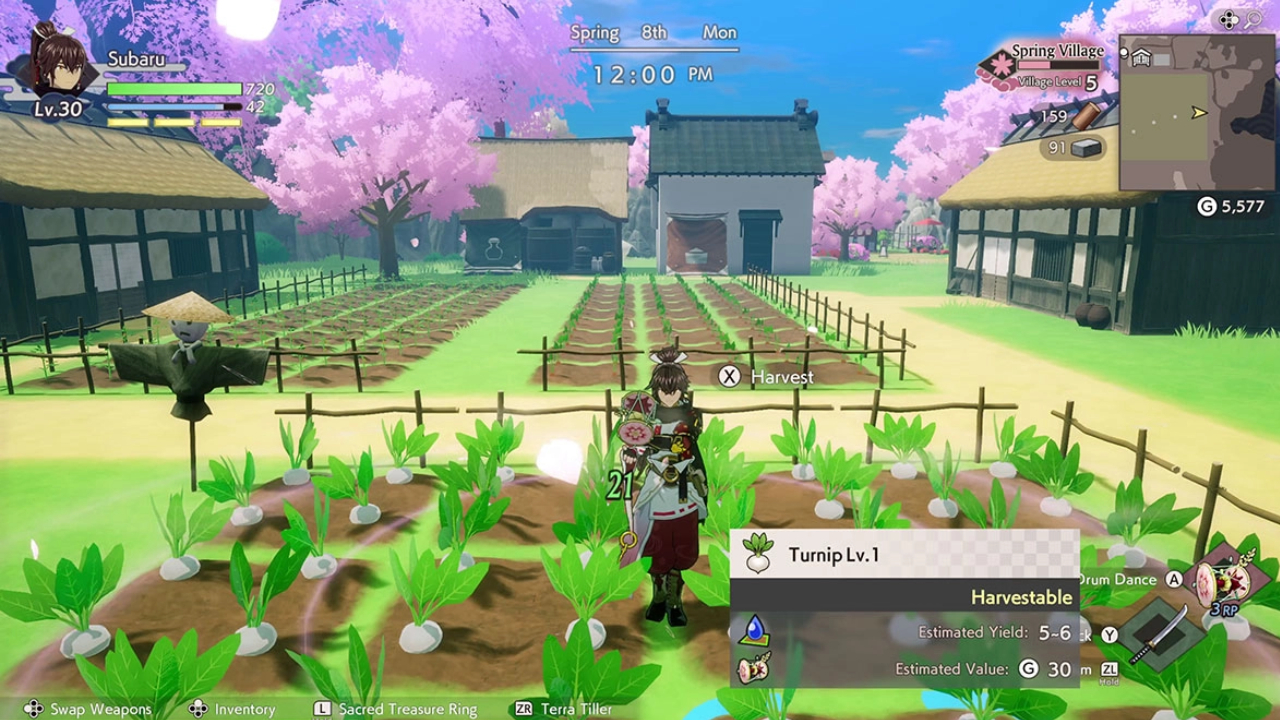This screenshot has width=1280, height=720.
Task: Click the magnifier icon above the minimap
Action: click(x=1252, y=19)
